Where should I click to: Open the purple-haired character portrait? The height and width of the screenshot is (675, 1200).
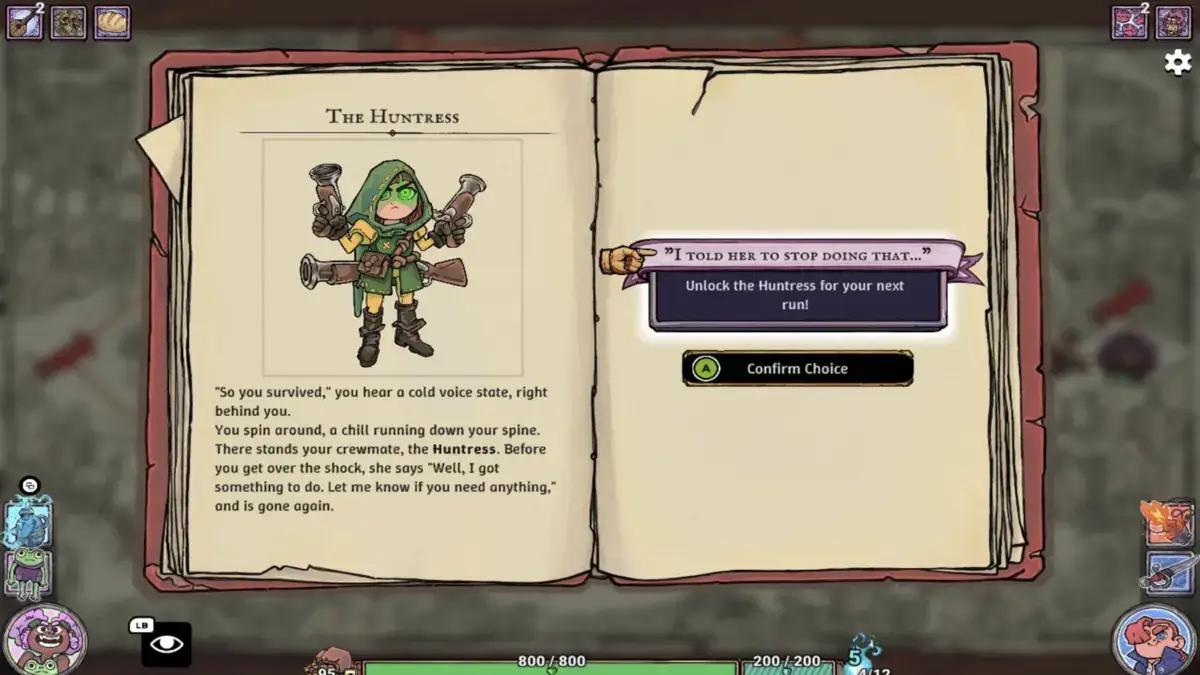[x=44, y=640]
